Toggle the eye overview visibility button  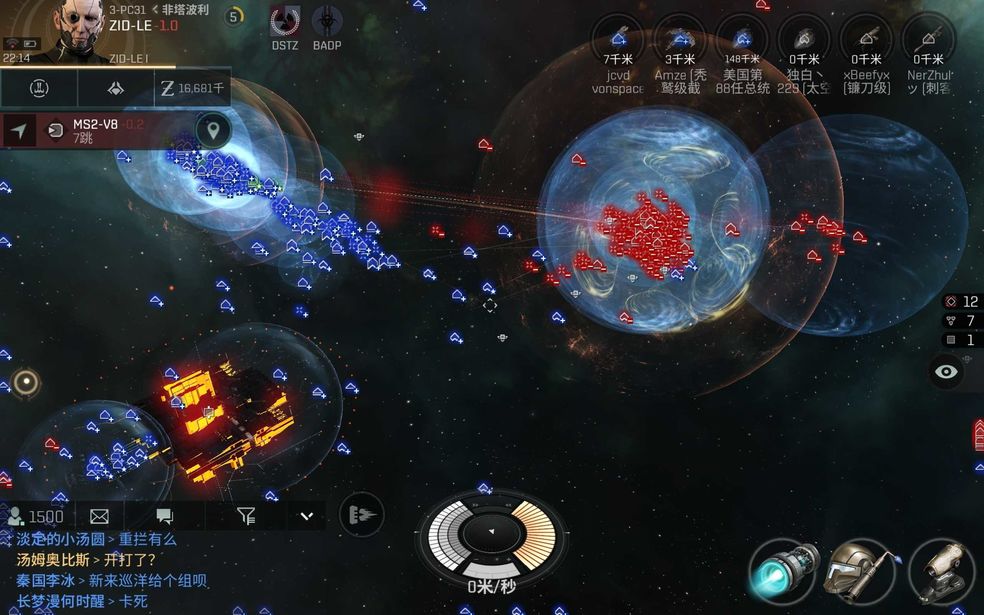(946, 372)
